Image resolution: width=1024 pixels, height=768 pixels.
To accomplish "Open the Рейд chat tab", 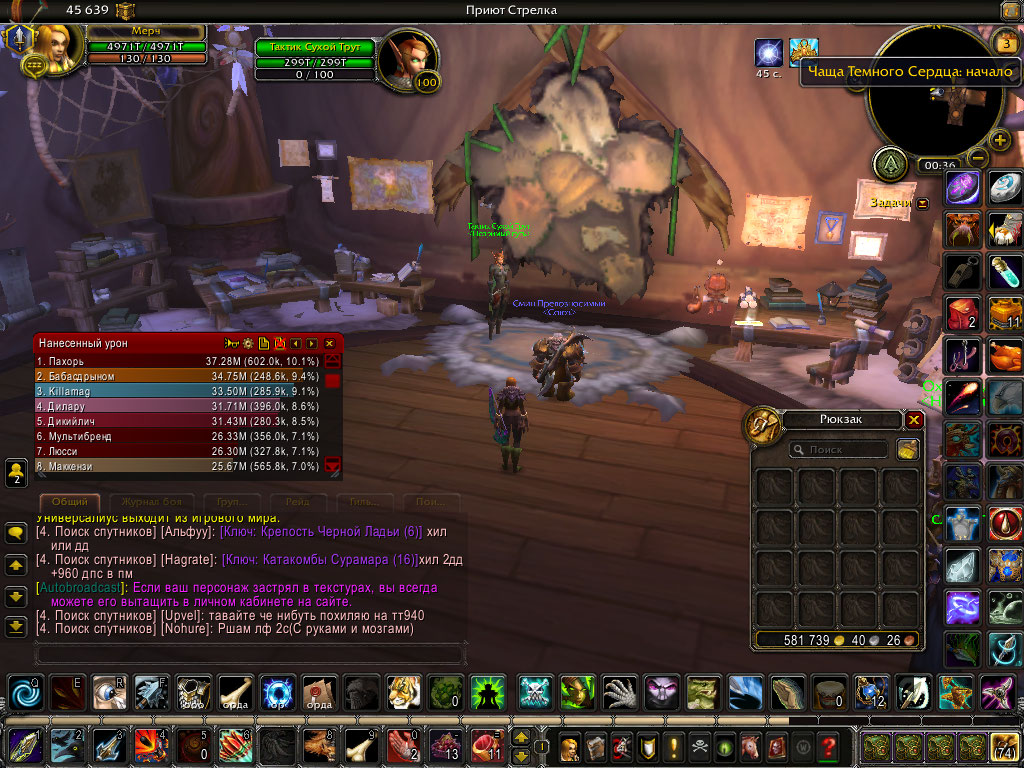I will (298, 501).
